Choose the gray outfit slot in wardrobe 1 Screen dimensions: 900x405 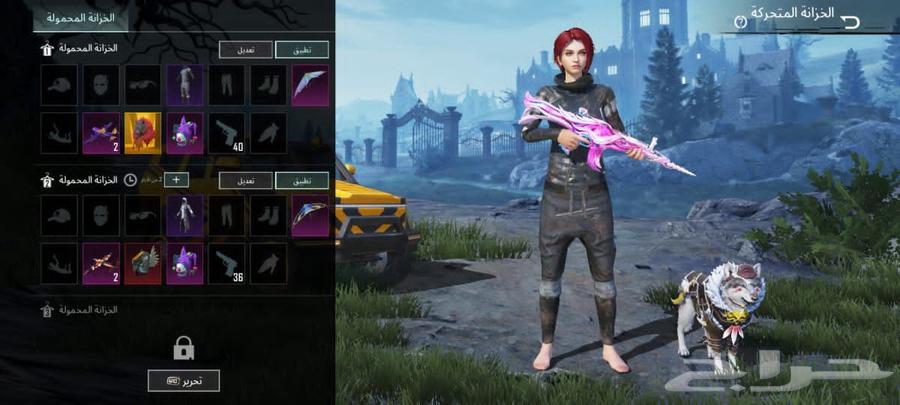point(185,86)
